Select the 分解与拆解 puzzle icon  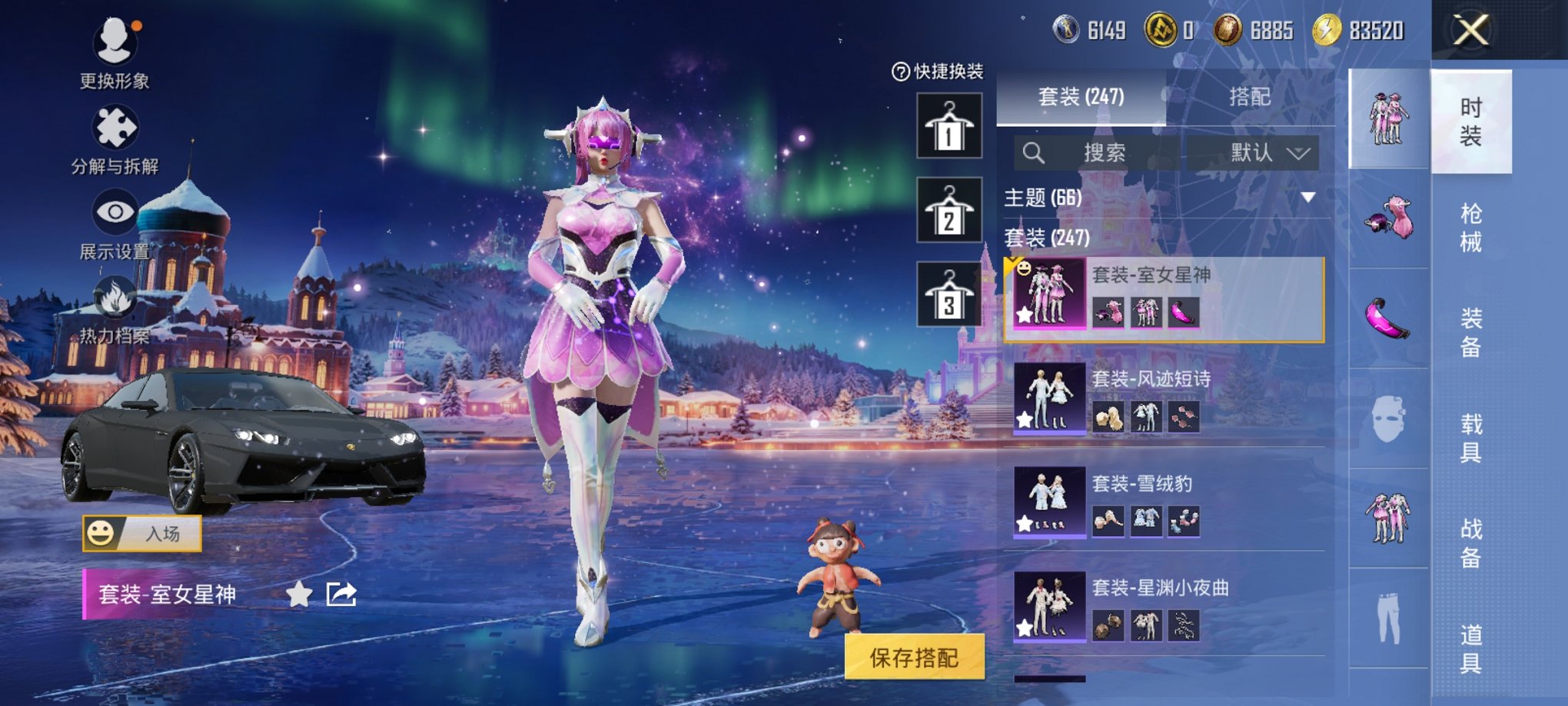(114, 127)
